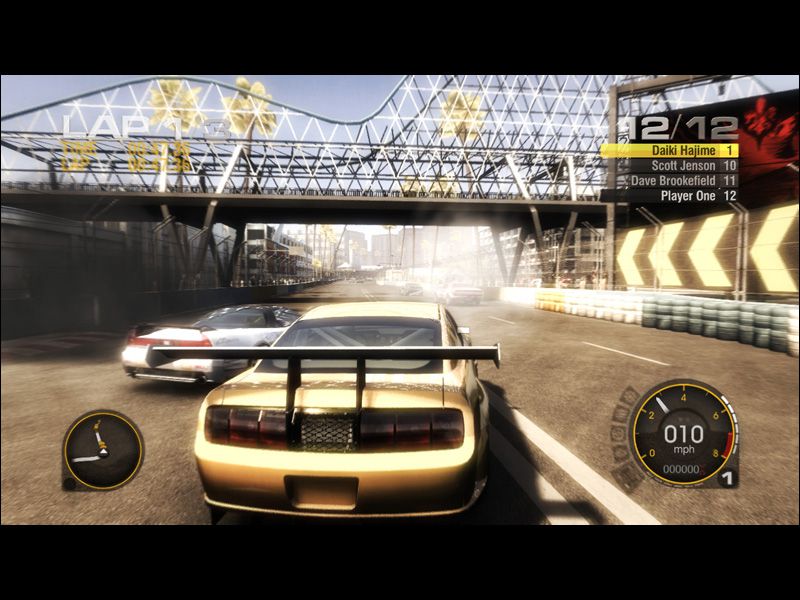The image size is (800, 600).
Task: Select the Scott Jenson leaderboard row
Action: click(670, 166)
